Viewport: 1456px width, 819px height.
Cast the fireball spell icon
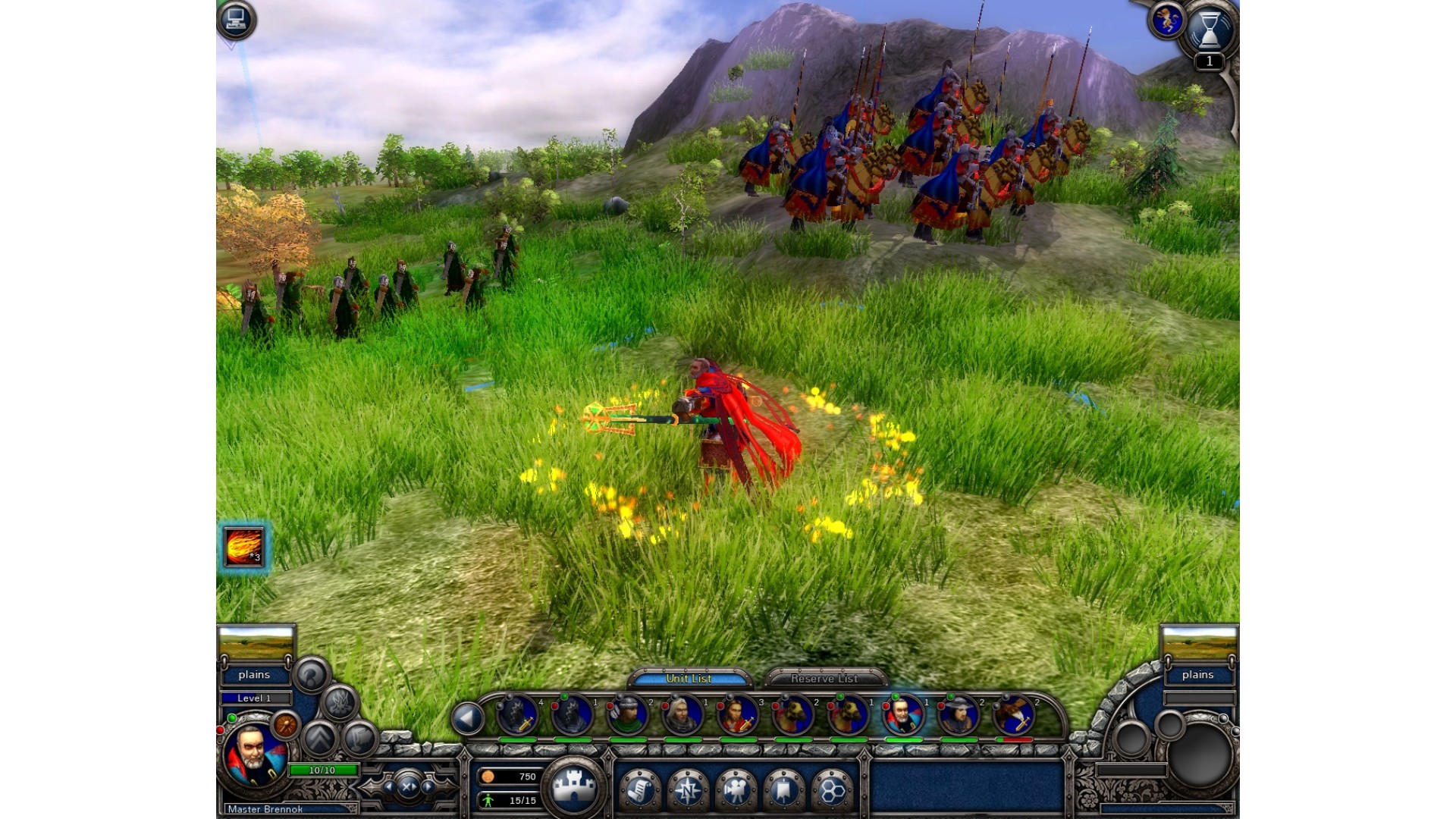(x=243, y=547)
